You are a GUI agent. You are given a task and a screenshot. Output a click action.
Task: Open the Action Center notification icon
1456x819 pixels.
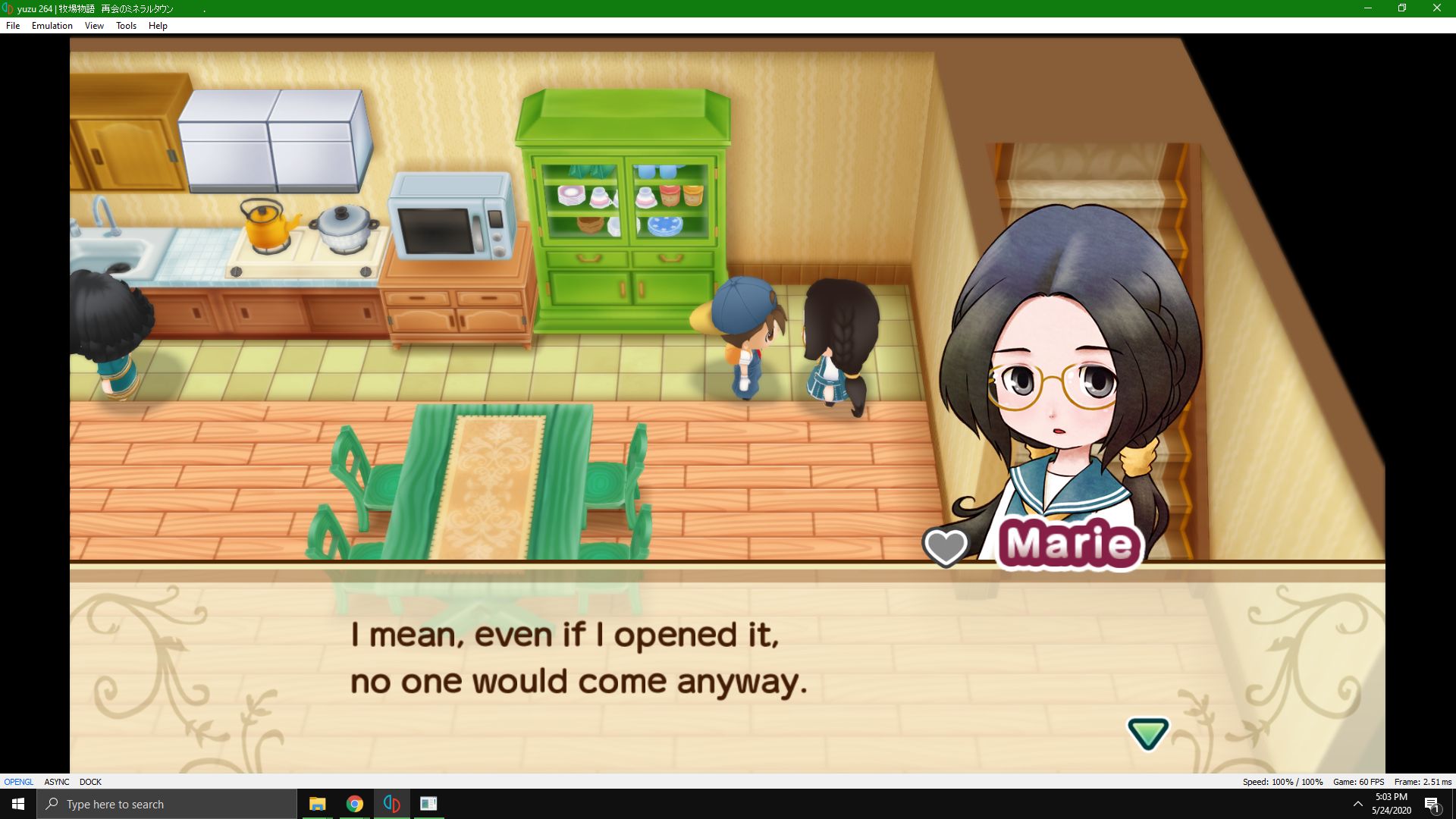click(1433, 804)
